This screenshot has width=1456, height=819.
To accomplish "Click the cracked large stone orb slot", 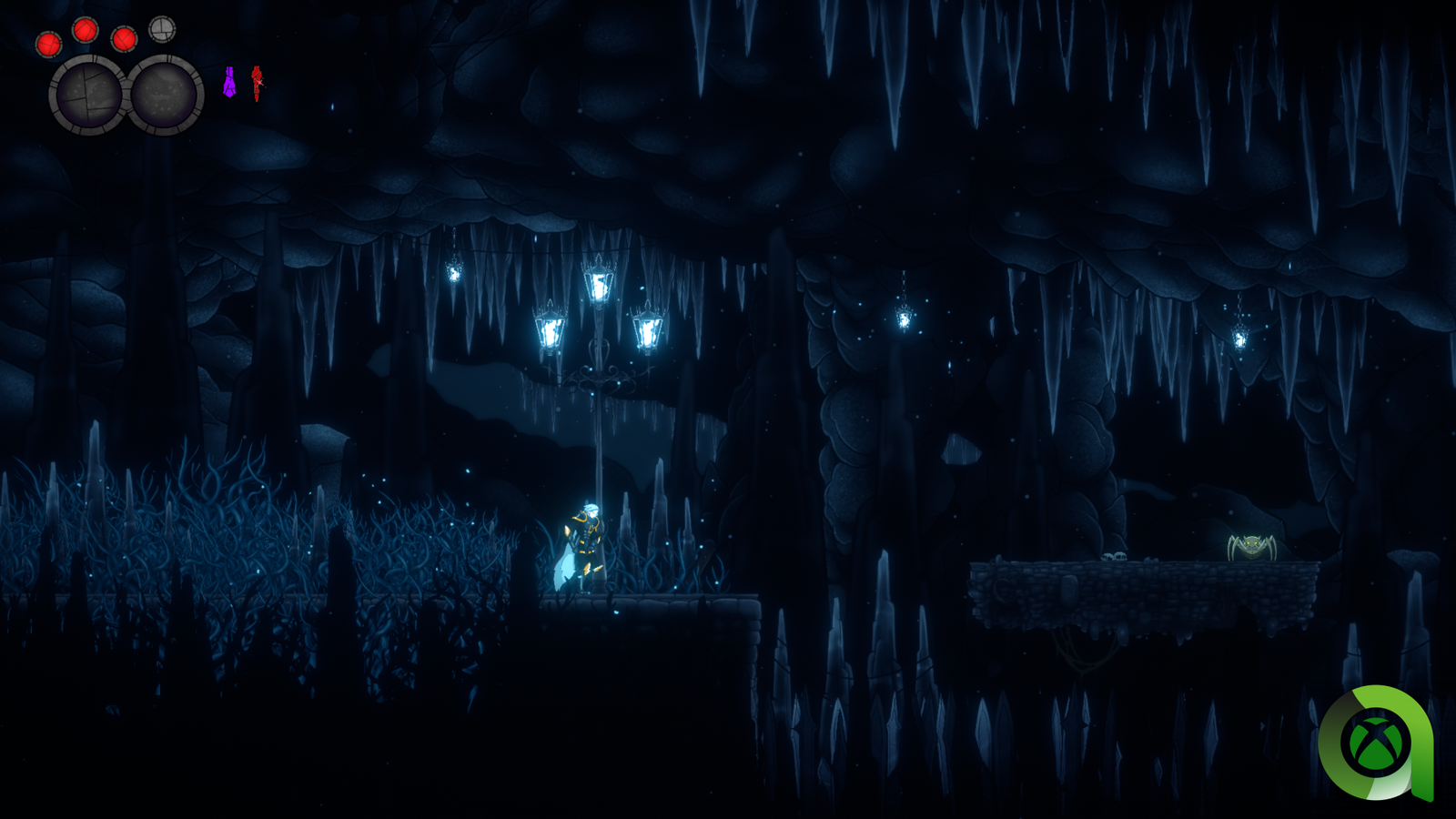I will (87, 95).
